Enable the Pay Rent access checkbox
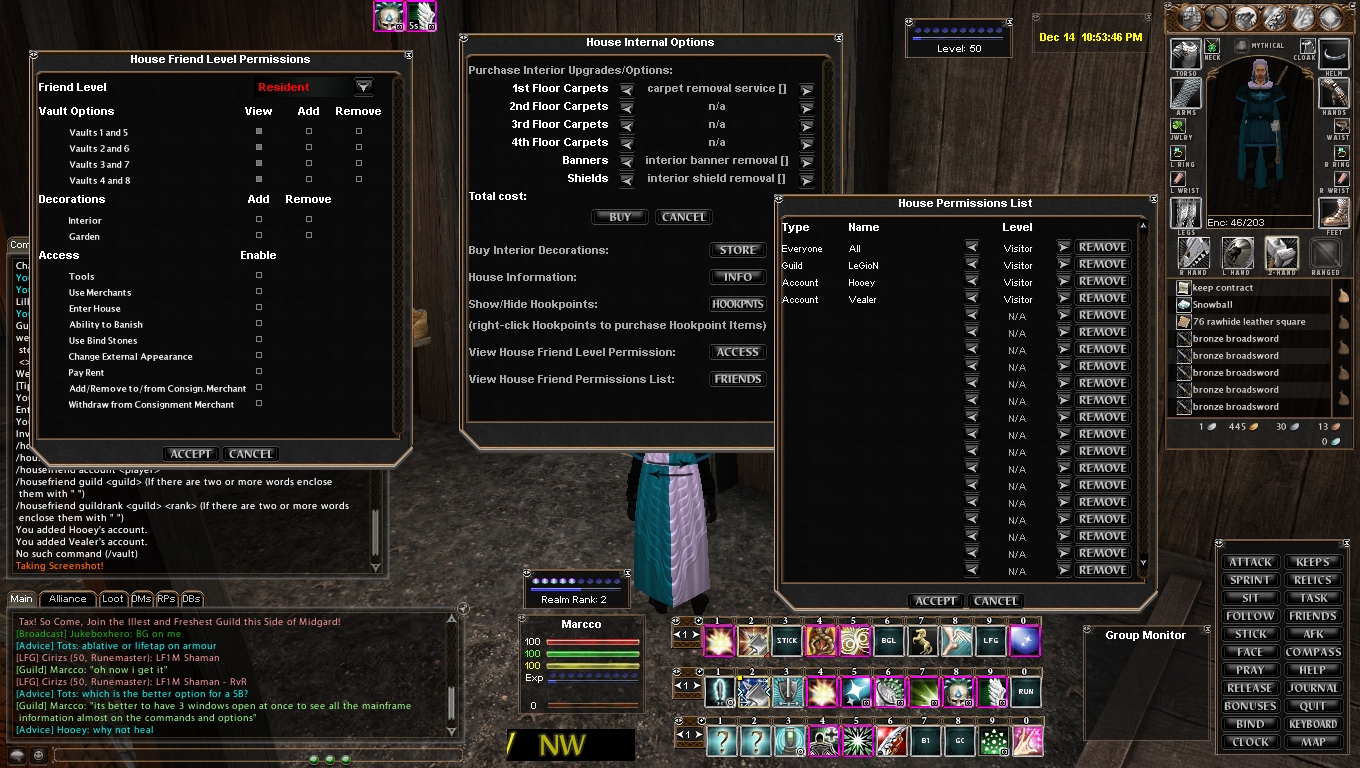The image size is (1360, 768). [259, 372]
